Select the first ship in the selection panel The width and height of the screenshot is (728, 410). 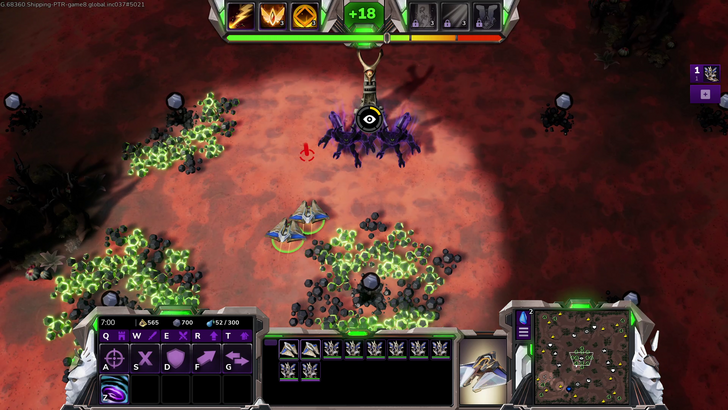tap(288, 348)
